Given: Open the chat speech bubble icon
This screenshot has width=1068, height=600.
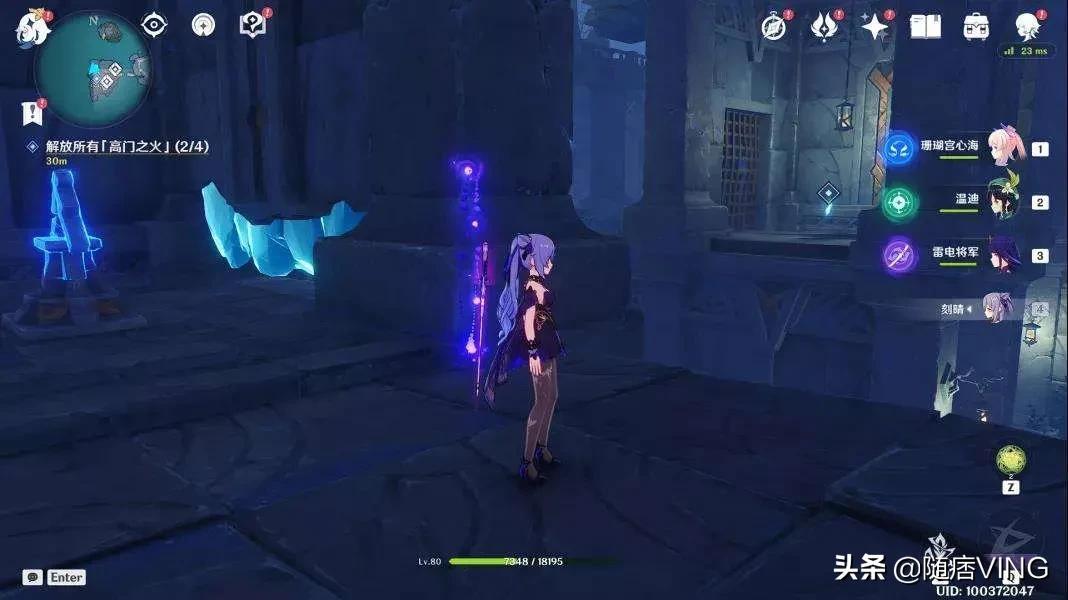Looking at the screenshot, I should pos(34,577).
